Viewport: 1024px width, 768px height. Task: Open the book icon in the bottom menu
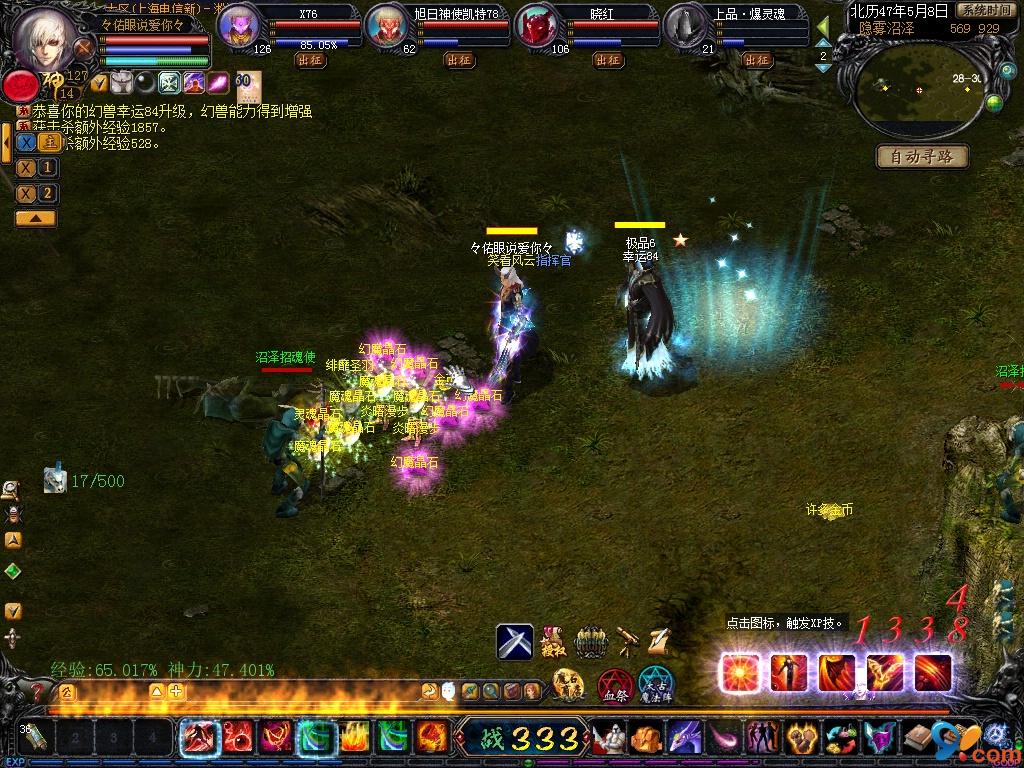pyautogui.click(x=917, y=739)
